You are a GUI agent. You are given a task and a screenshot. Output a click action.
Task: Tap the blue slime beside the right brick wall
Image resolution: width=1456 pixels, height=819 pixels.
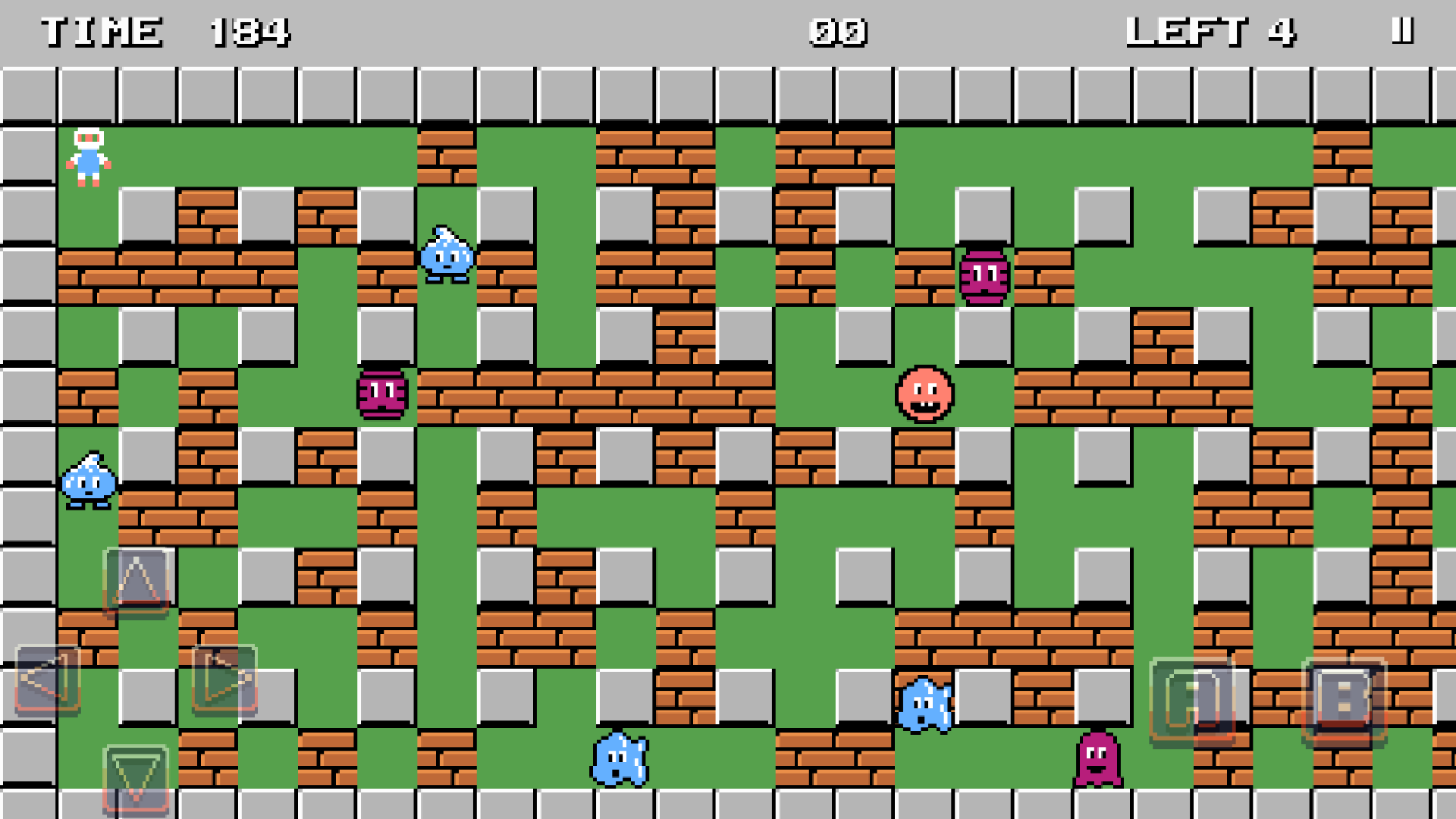point(926,705)
